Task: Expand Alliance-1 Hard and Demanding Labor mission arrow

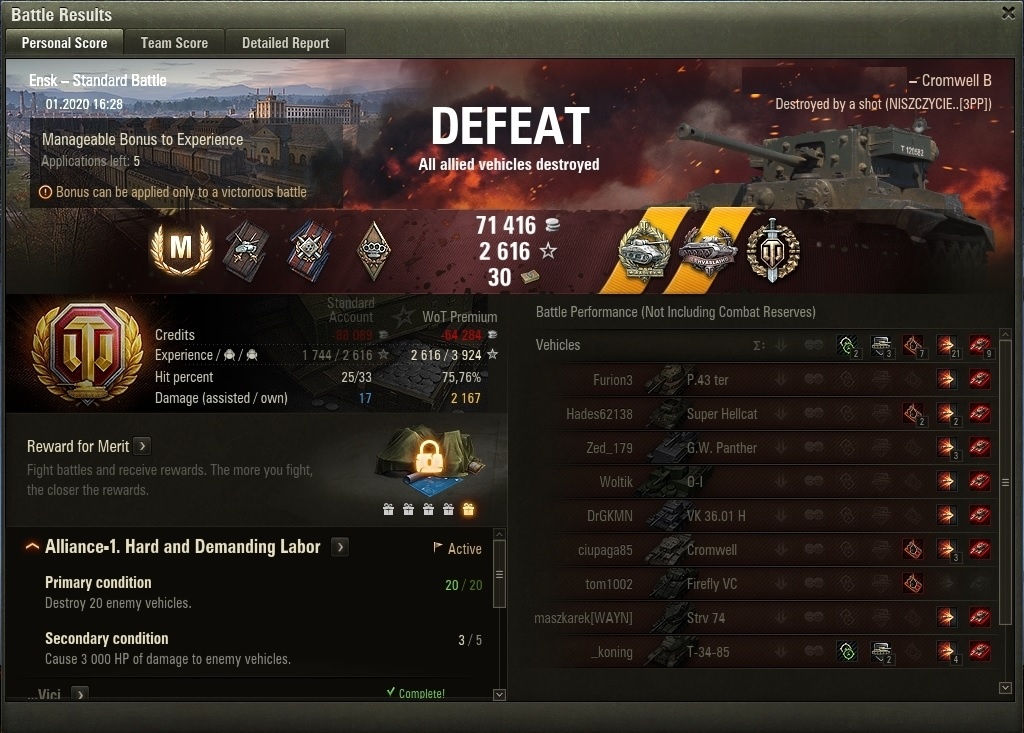Action: [340, 547]
